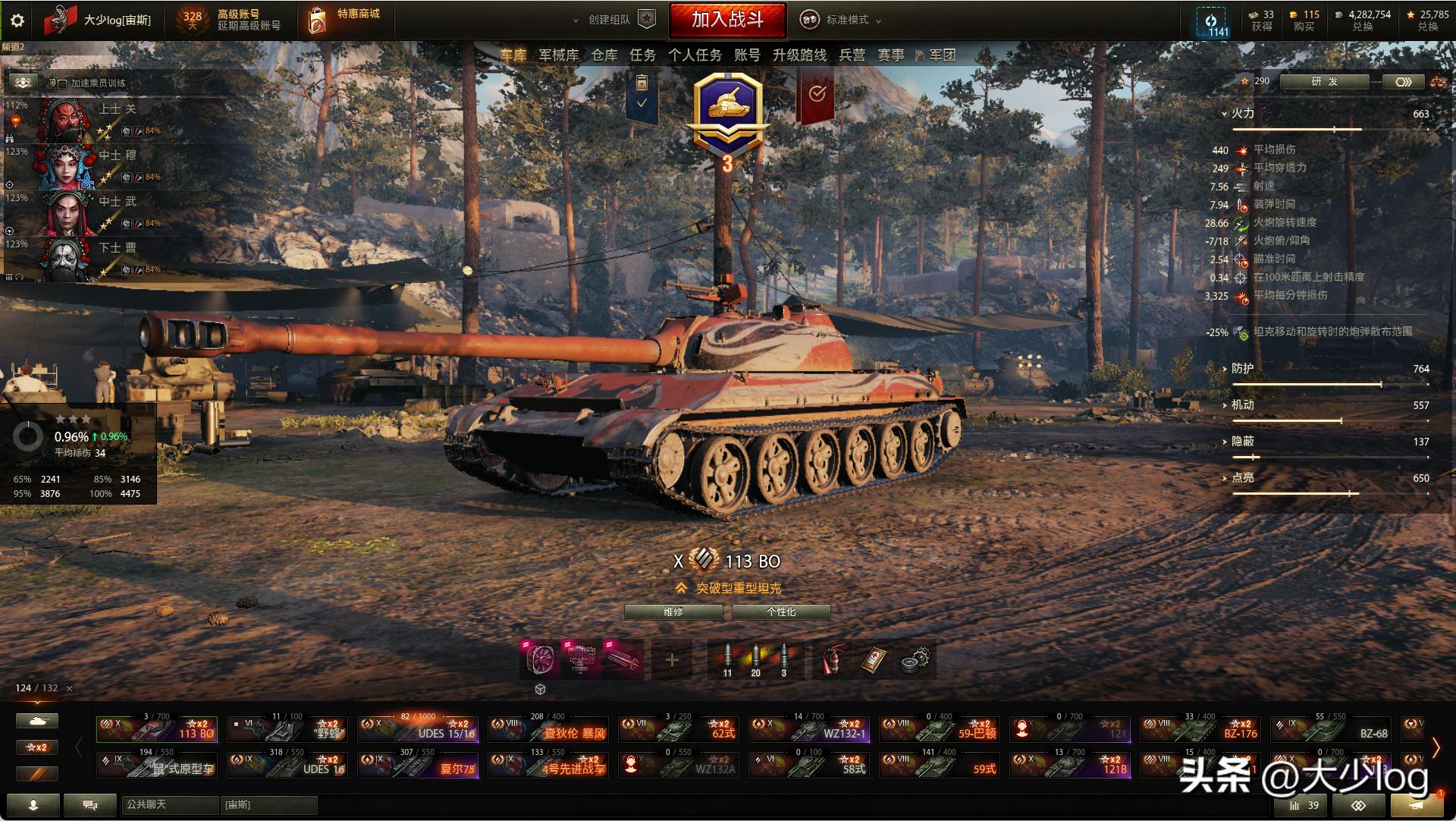Choose the UDES 15/16 tank in carousel
Screen dimensions: 1456x821
tap(419, 729)
